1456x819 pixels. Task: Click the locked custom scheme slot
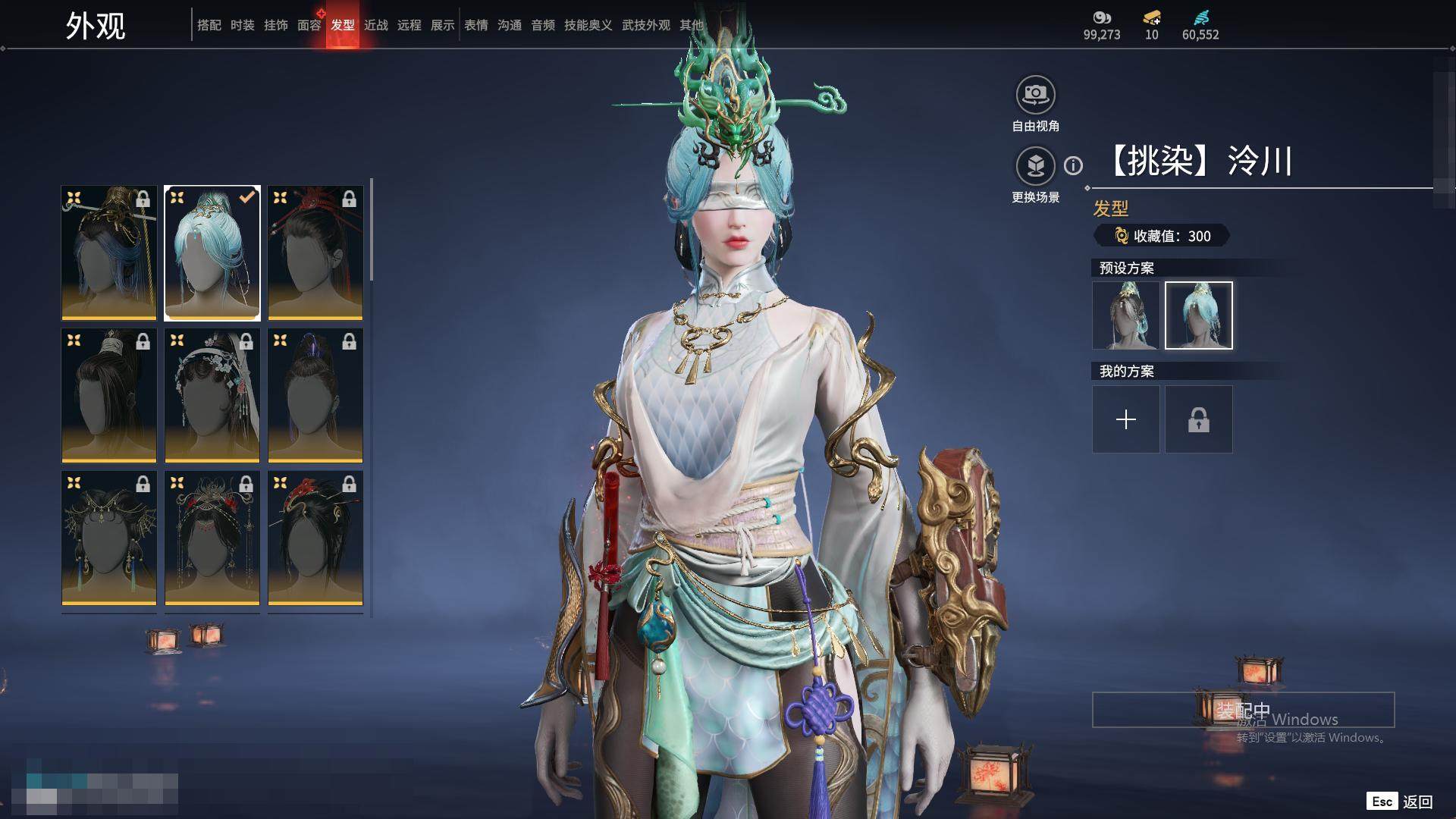(1198, 419)
